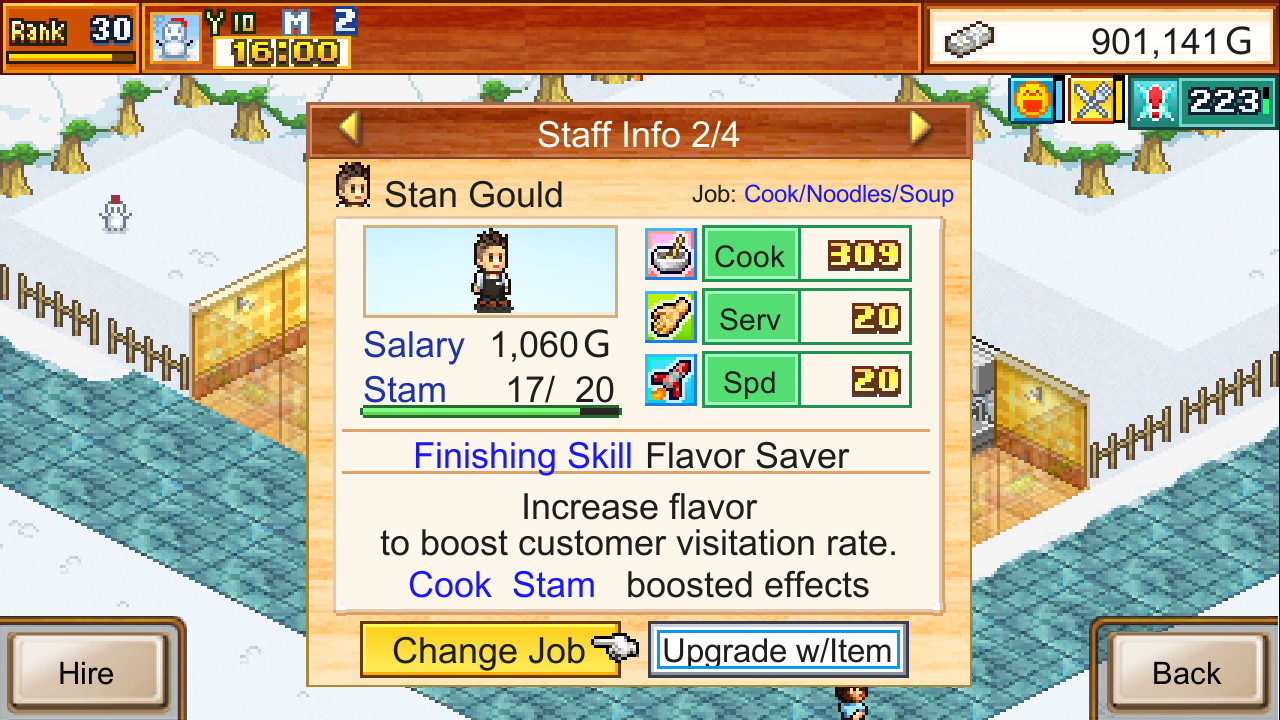This screenshot has height=720, width=1280.
Task: Click Stan Gould's portrait thumbnail
Action: [490, 268]
